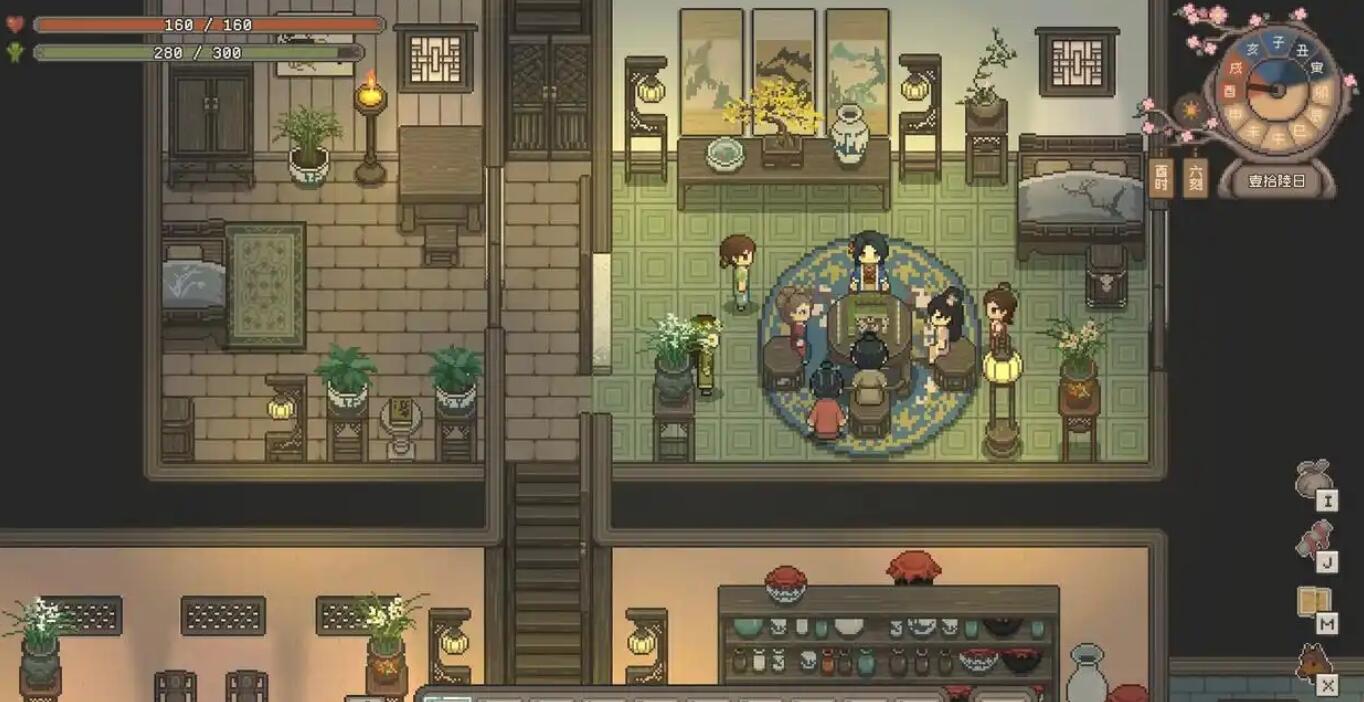This screenshot has width=1364, height=702.
Task: Open the inventory bag icon
Action: (1313, 480)
